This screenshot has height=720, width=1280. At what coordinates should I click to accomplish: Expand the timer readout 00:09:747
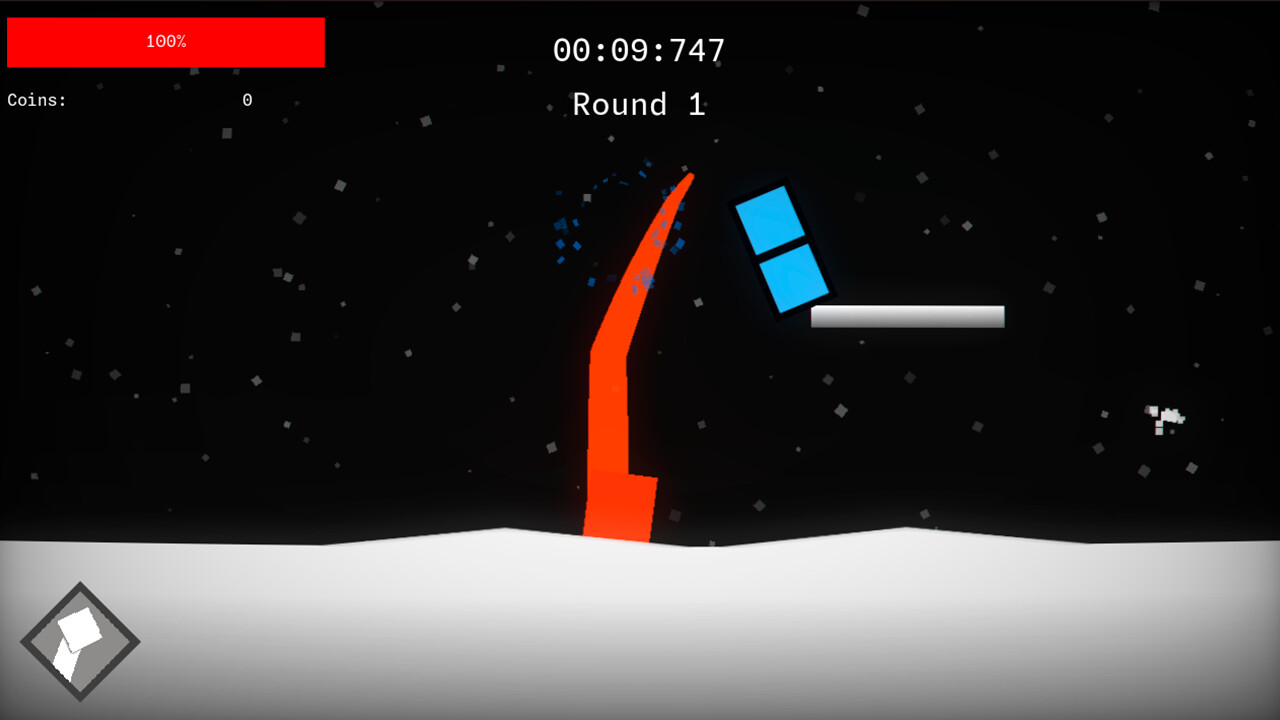tap(639, 49)
